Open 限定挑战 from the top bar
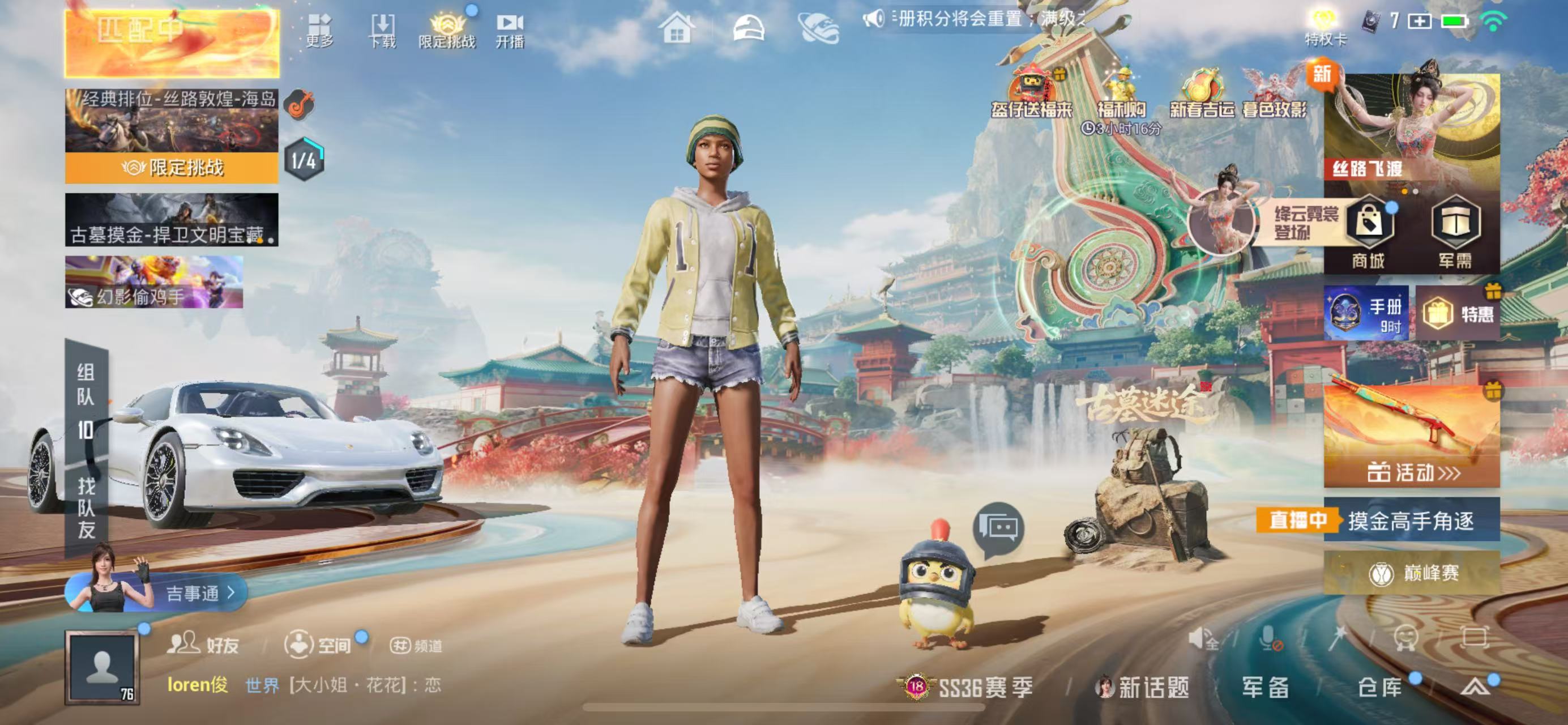Viewport: 1568px width, 725px height. pyautogui.click(x=447, y=31)
